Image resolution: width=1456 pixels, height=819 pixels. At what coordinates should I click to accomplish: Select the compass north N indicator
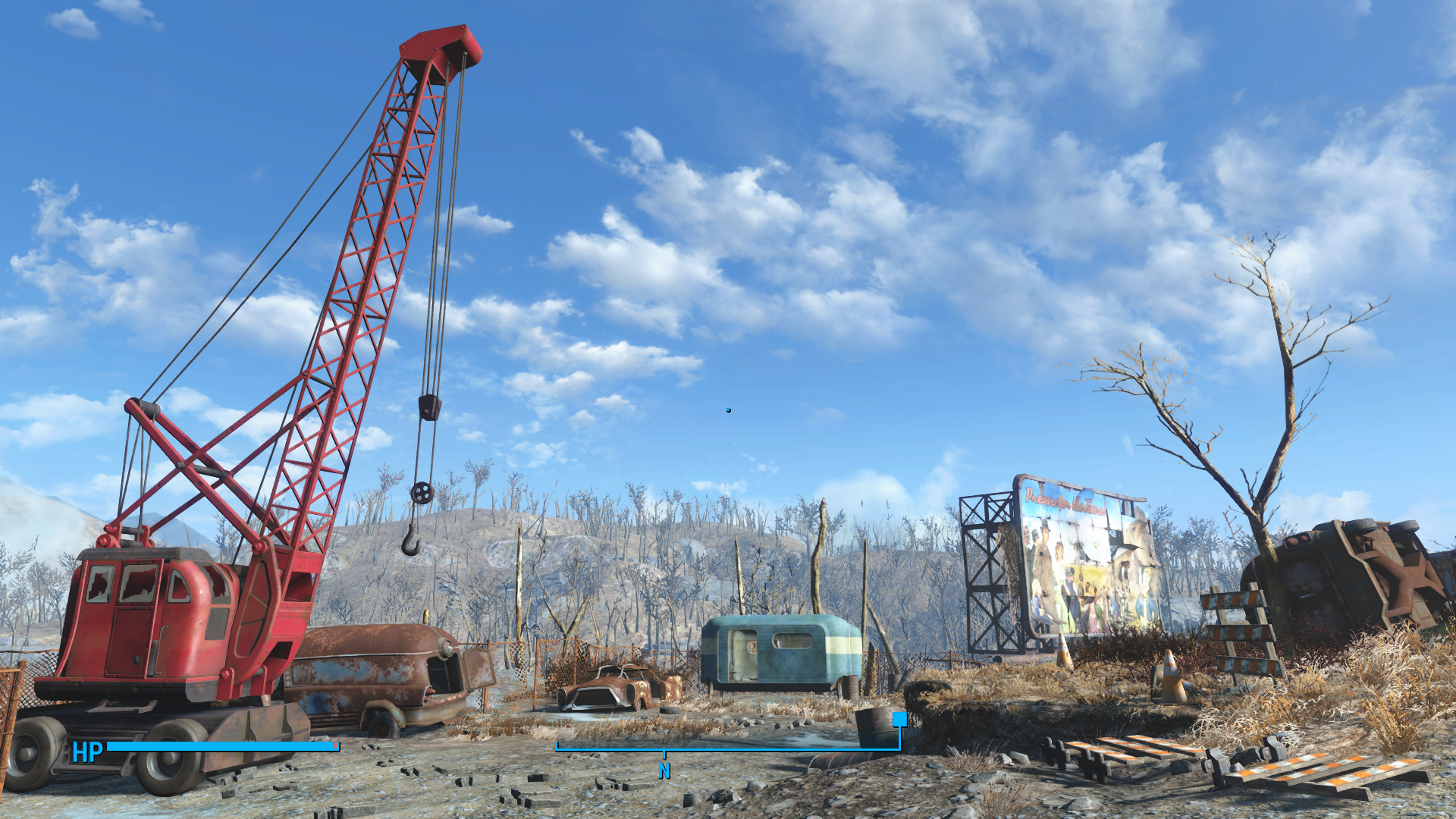[664, 770]
